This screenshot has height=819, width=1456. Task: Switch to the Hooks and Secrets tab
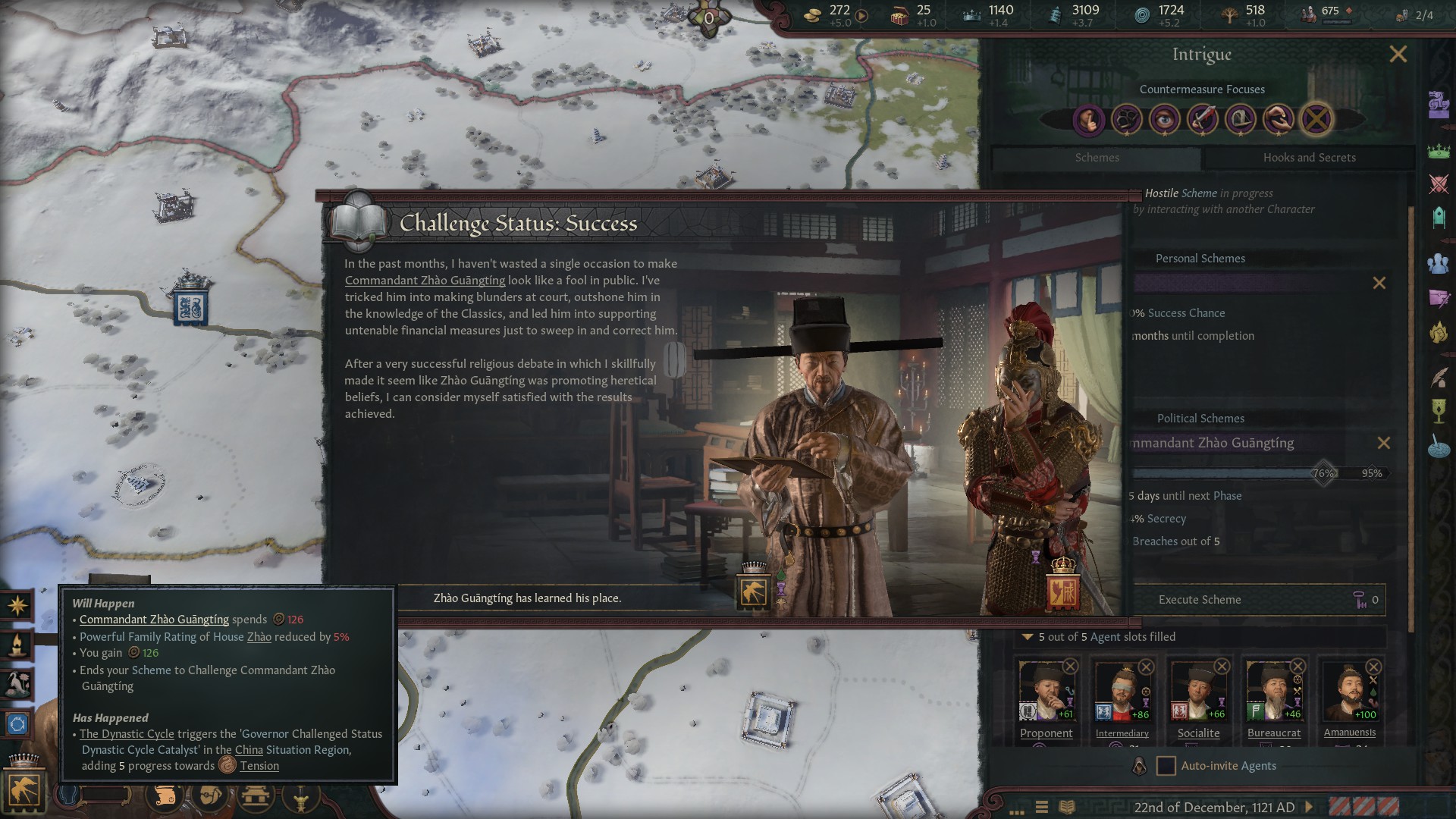click(x=1309, y=158)
